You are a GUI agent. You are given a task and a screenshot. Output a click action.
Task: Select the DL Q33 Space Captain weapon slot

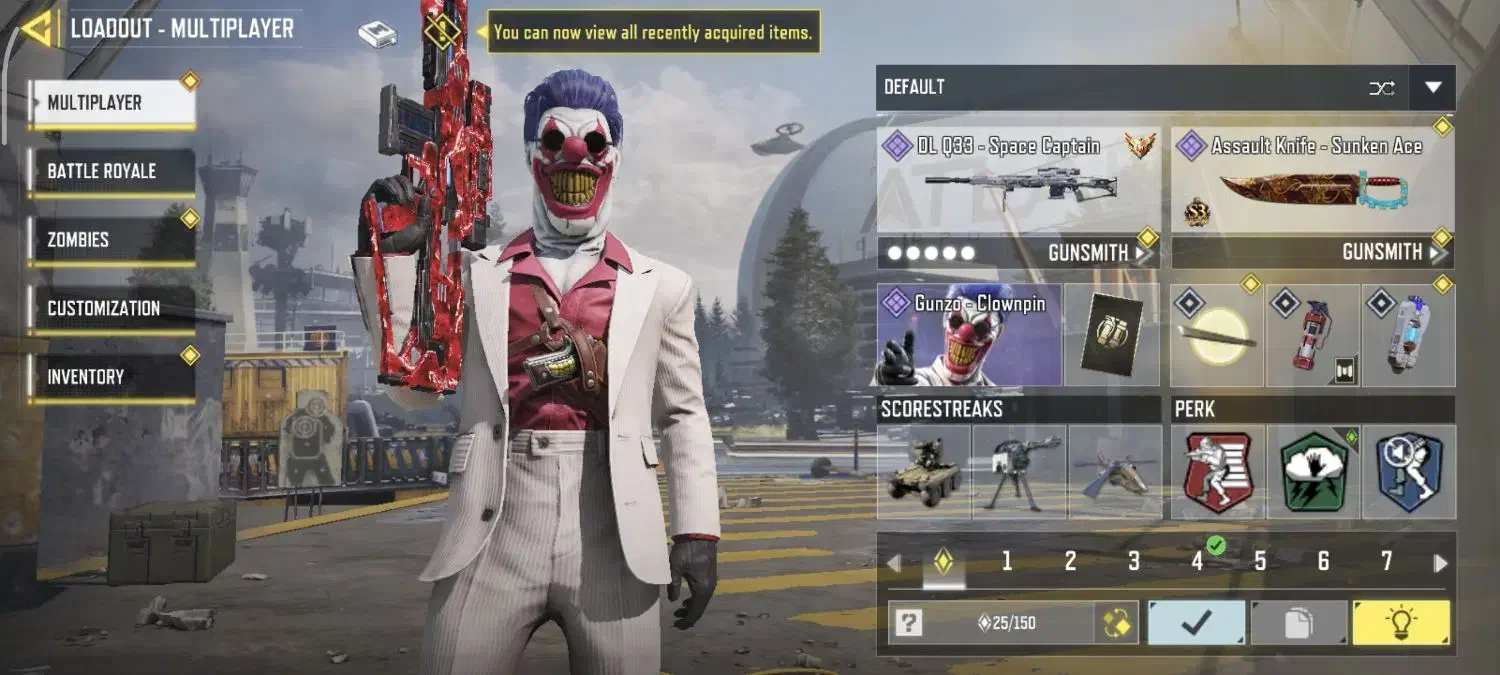(x=1018, y=182)
